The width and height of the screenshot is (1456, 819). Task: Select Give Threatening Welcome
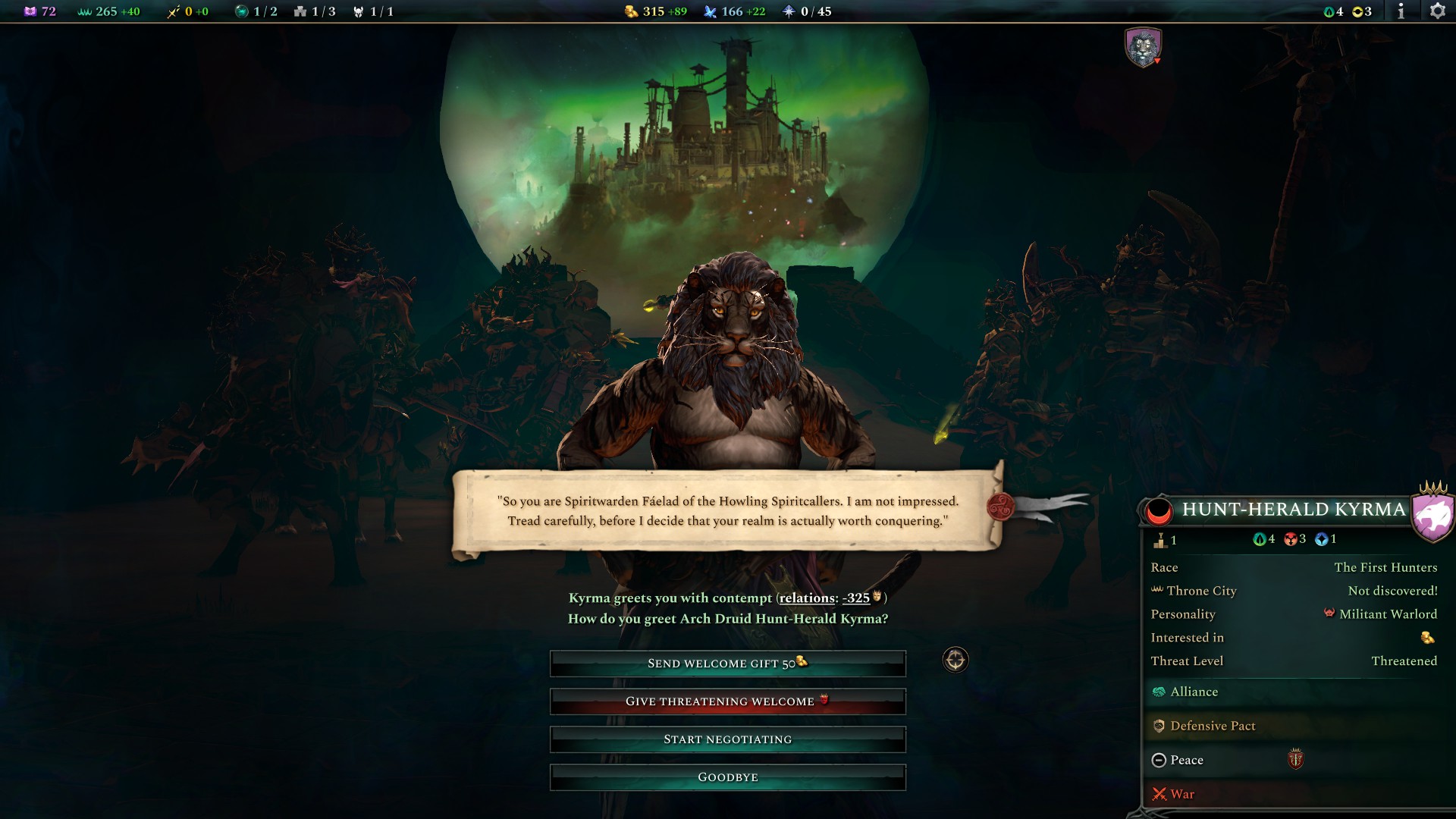(x=727, y=701)
